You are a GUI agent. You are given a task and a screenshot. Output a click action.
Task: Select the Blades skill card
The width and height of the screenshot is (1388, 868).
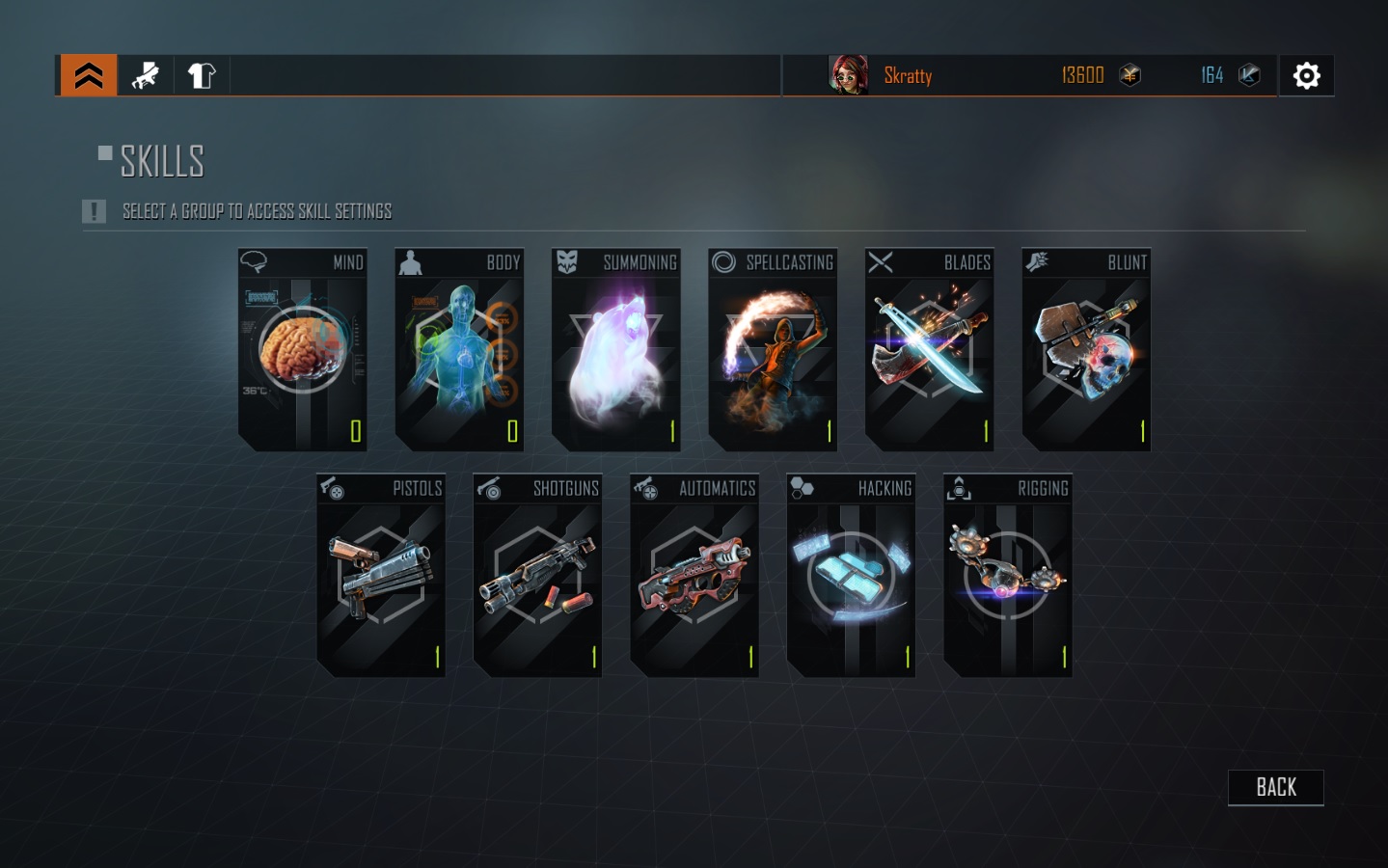pos(930,350)
